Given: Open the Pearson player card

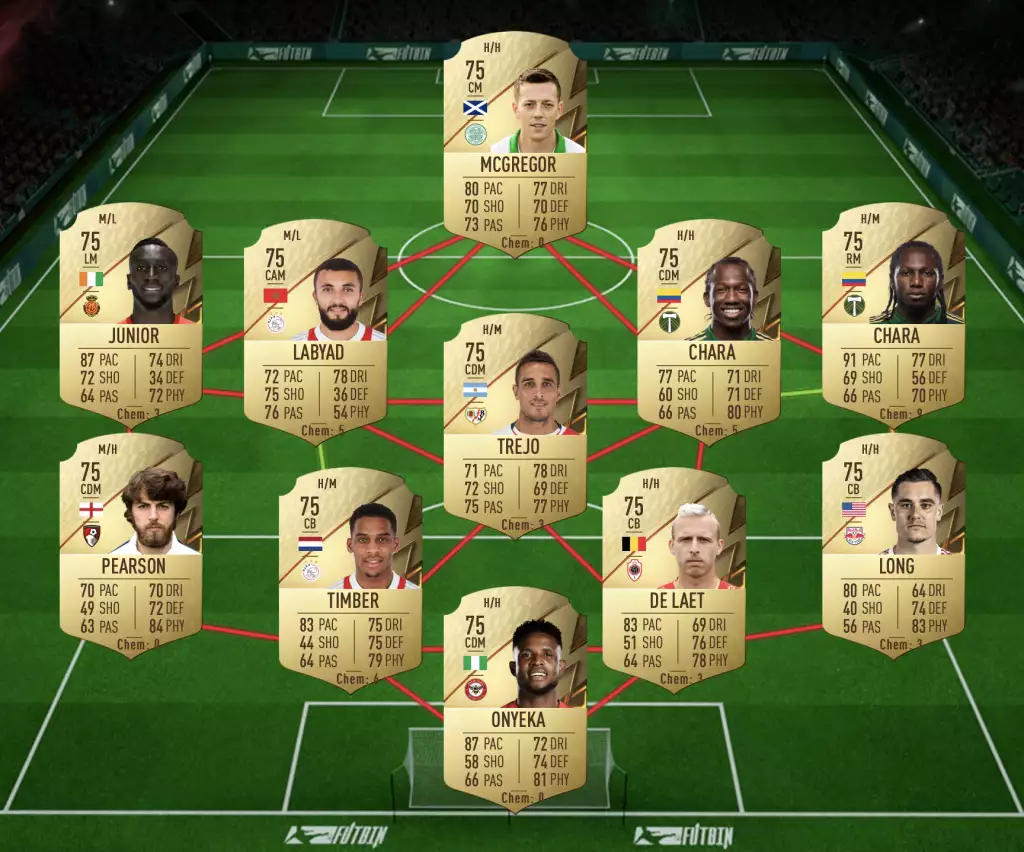Looking at the screenshot, I should coord(131,543).
